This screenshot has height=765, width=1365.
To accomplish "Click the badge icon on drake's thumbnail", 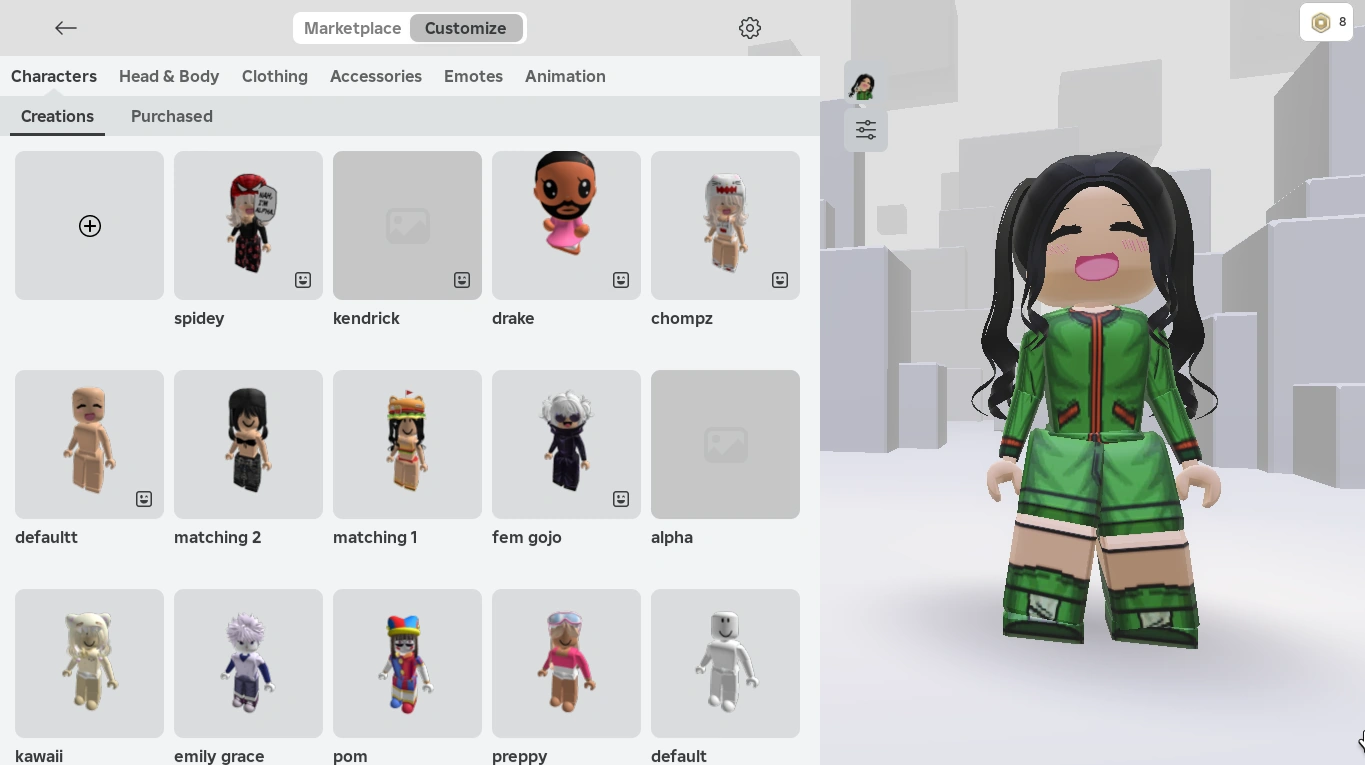I will pos(621,280).
